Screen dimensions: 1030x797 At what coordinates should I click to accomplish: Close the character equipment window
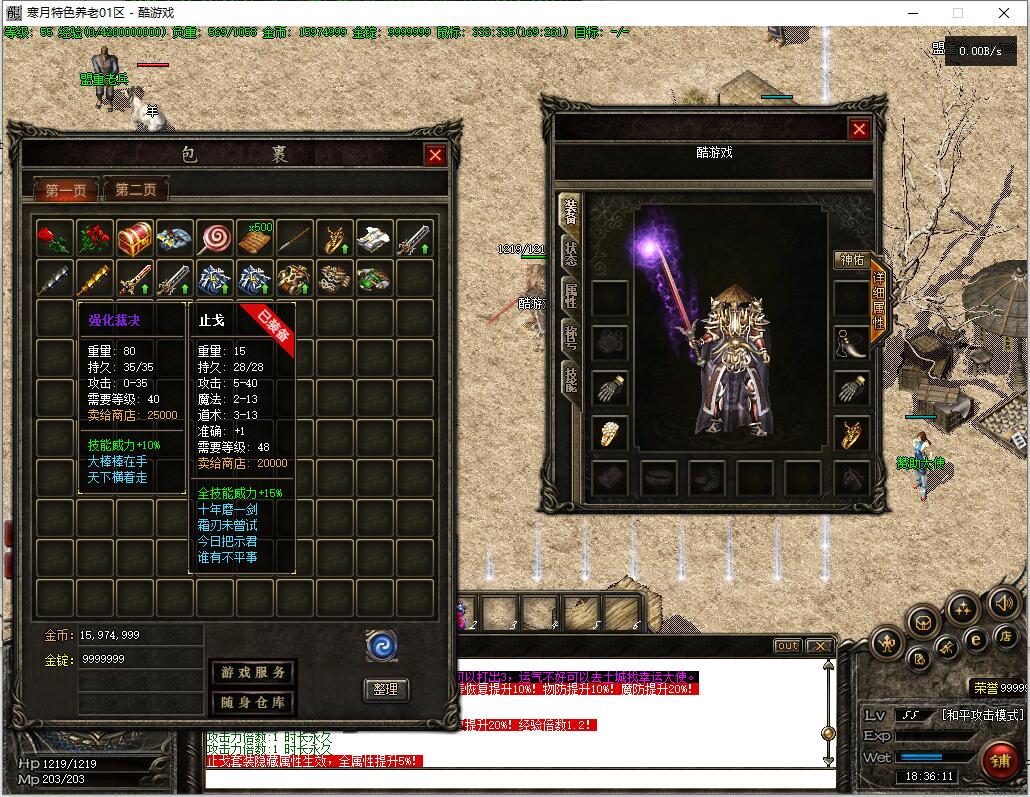pos(859,129)
